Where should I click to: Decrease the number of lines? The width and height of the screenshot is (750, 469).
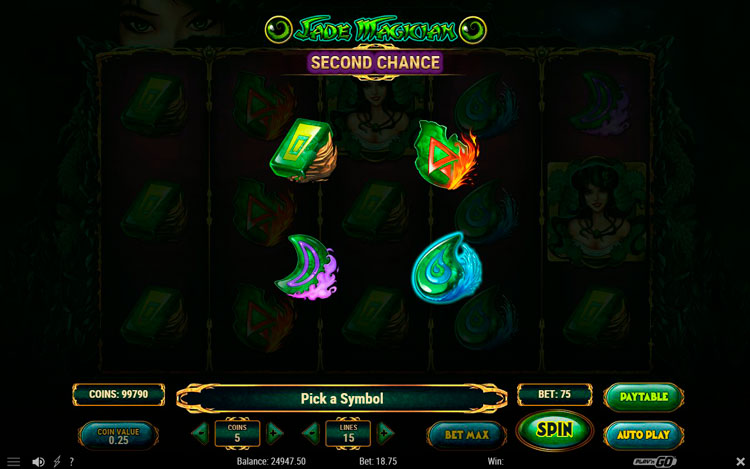pos(311,434)
